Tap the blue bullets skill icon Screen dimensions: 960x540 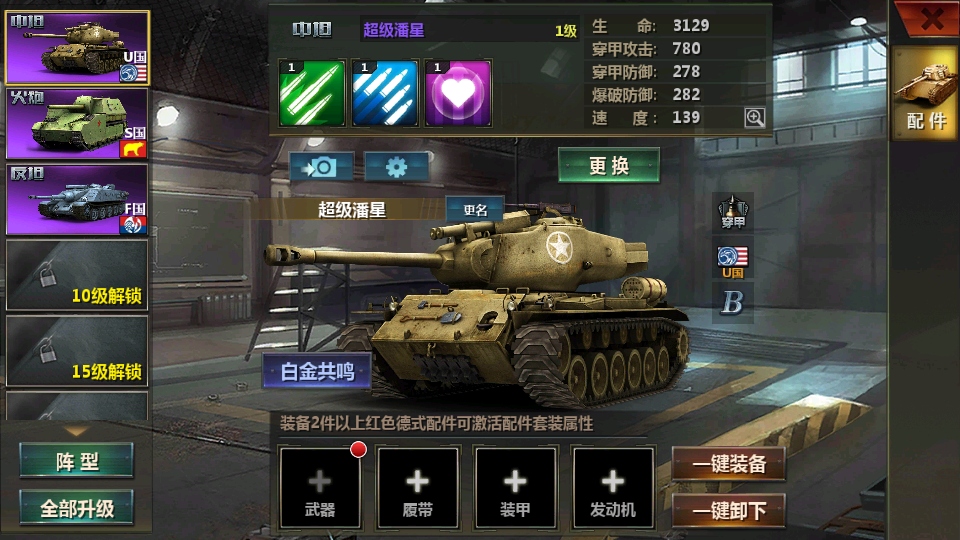[385, 93]
